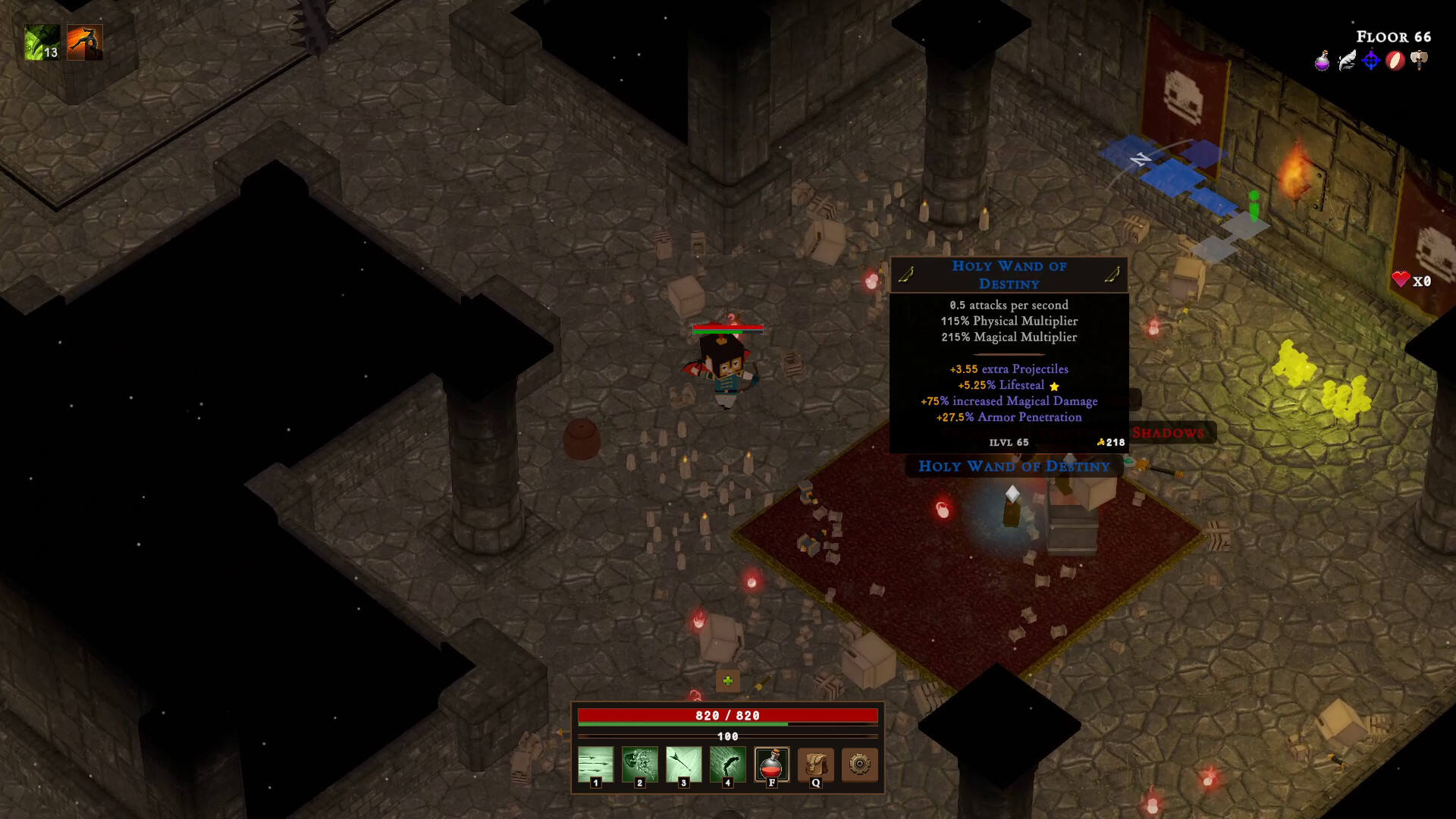Screen dimensions: 1456x819
Task: Click the purple potion status icon
Action: [1323, 61]
